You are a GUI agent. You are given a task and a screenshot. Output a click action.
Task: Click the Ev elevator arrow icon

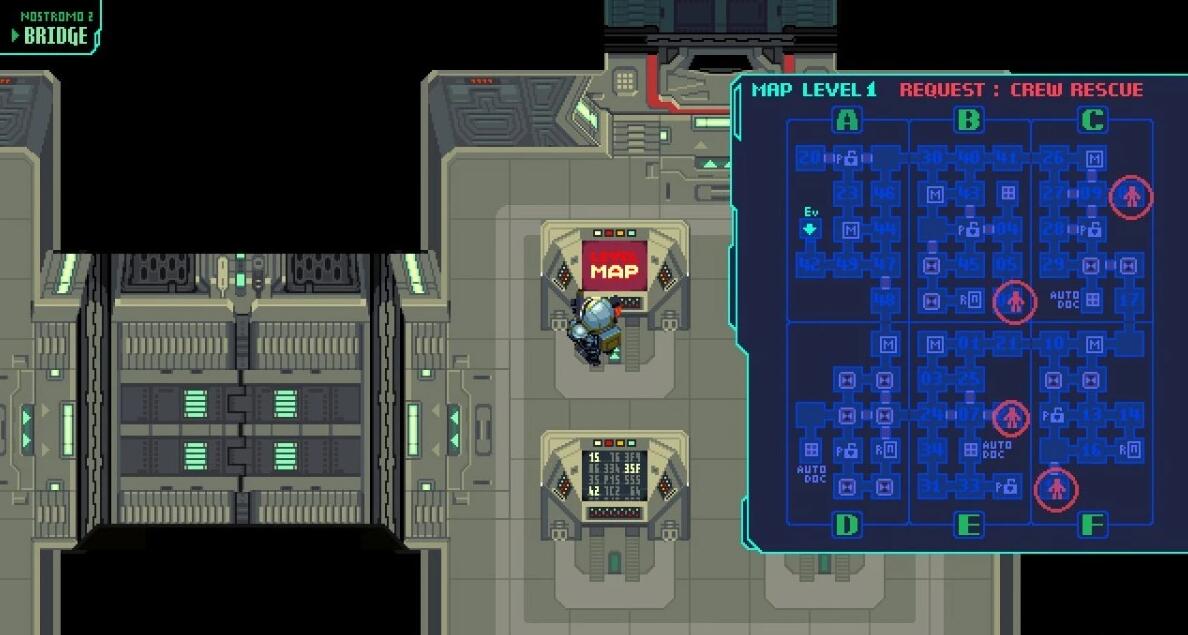pos(811,229)
